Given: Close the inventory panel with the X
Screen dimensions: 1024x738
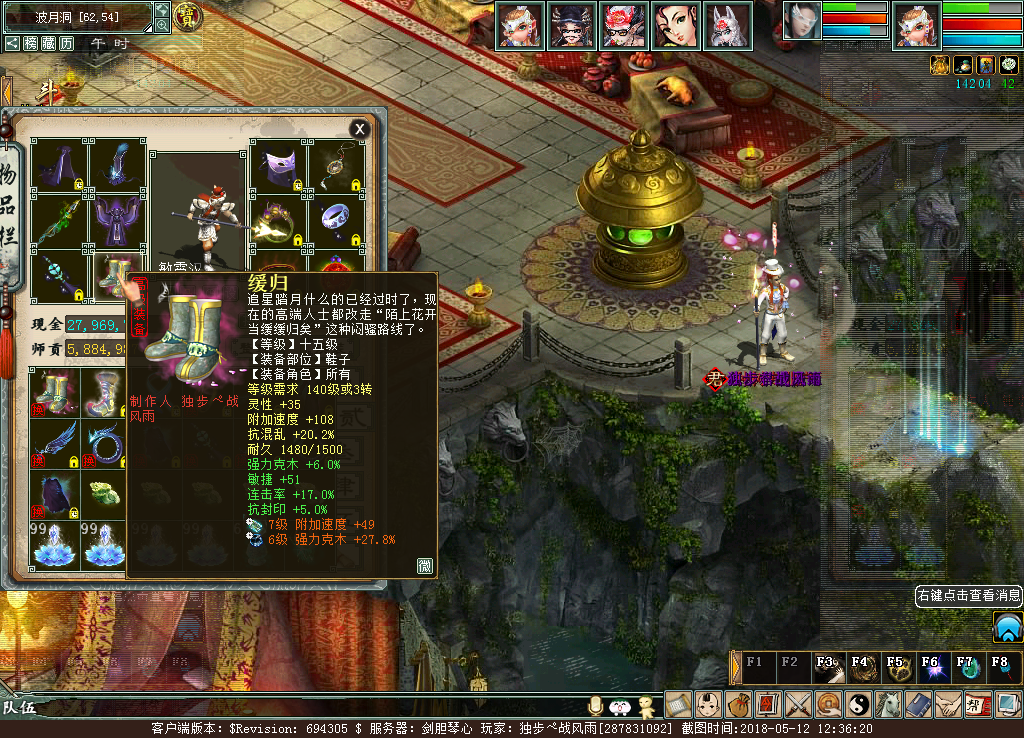Looking at the screenshot, I should (359, 129).
